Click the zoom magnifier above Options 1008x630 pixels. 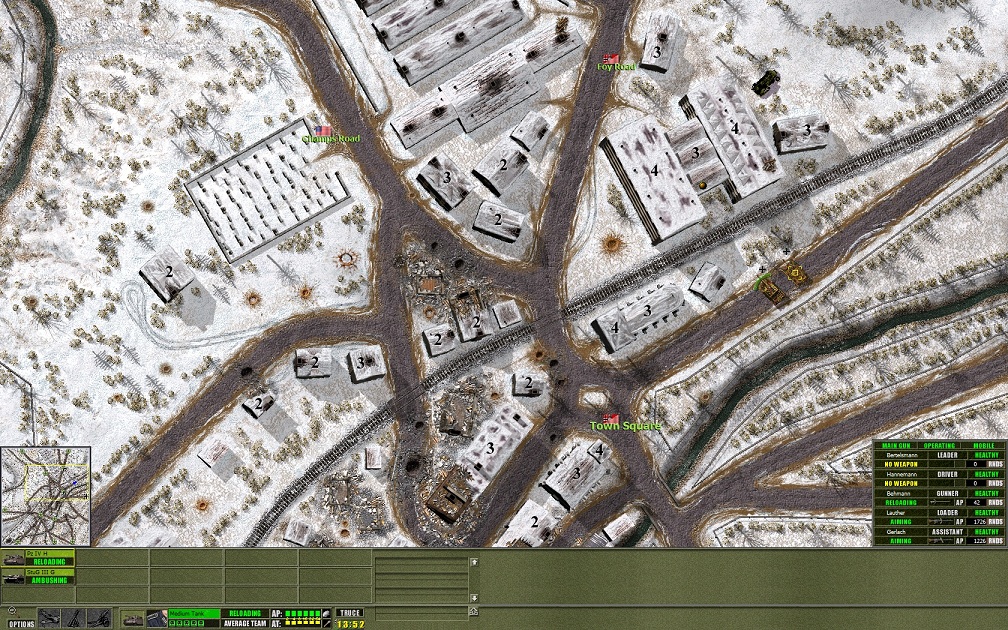(x=14, y=612)
